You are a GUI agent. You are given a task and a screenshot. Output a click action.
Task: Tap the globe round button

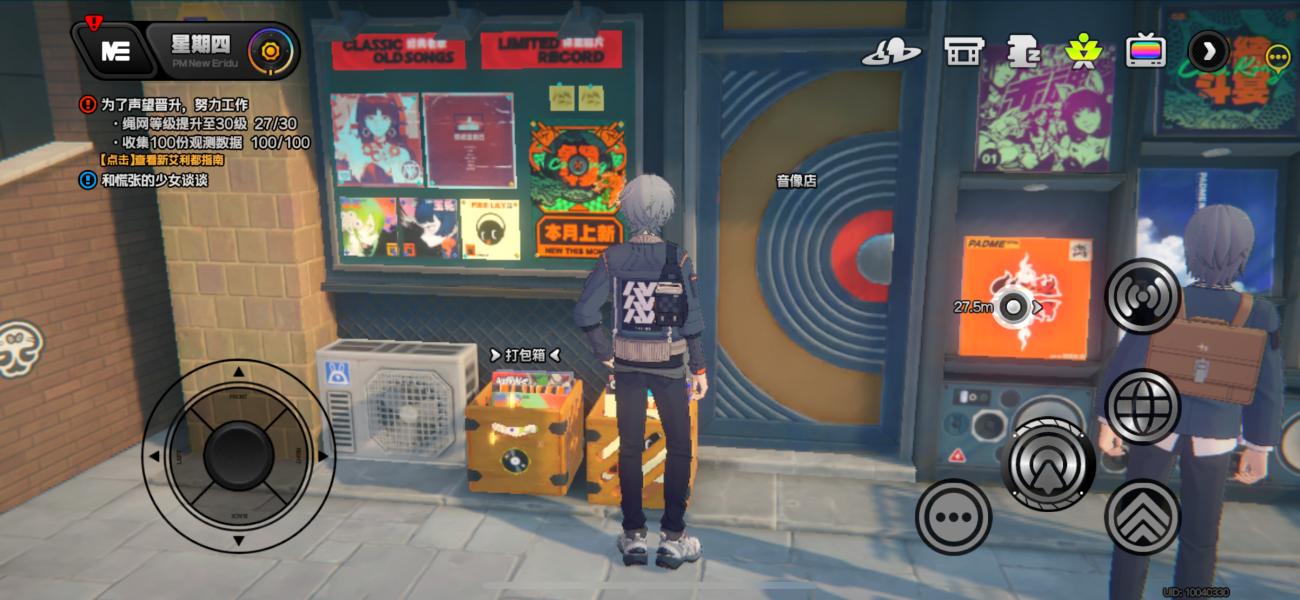(x=1142, y=407)
